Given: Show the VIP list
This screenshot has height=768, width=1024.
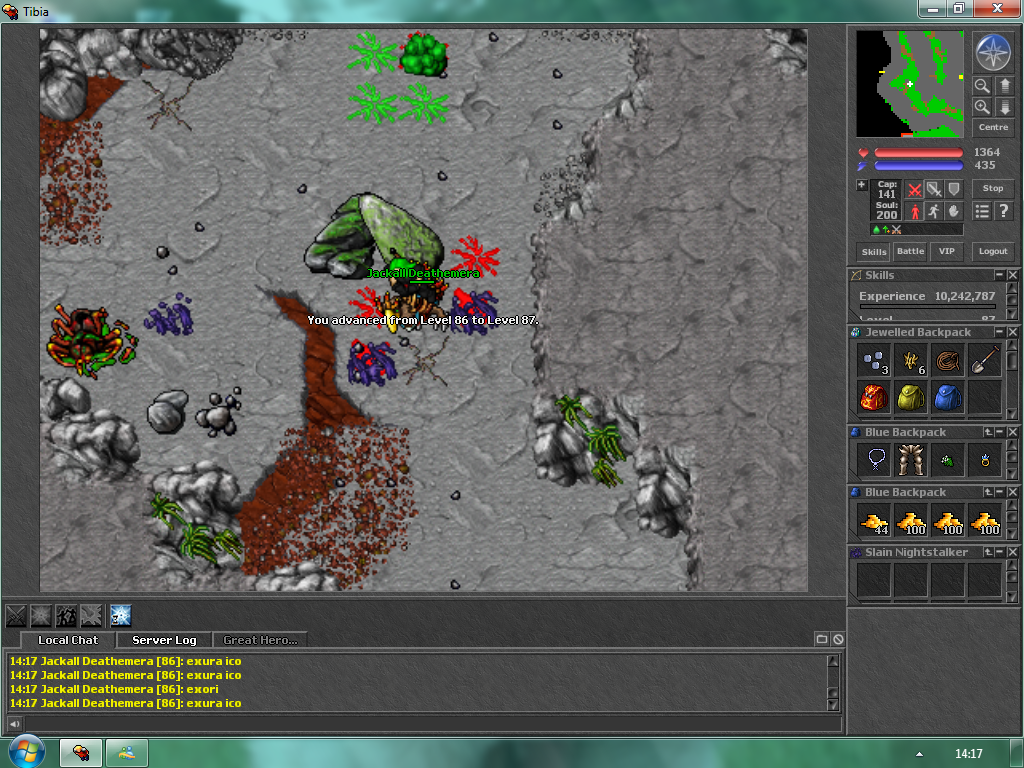Looking at the screenshot, I should coord(945,252).
